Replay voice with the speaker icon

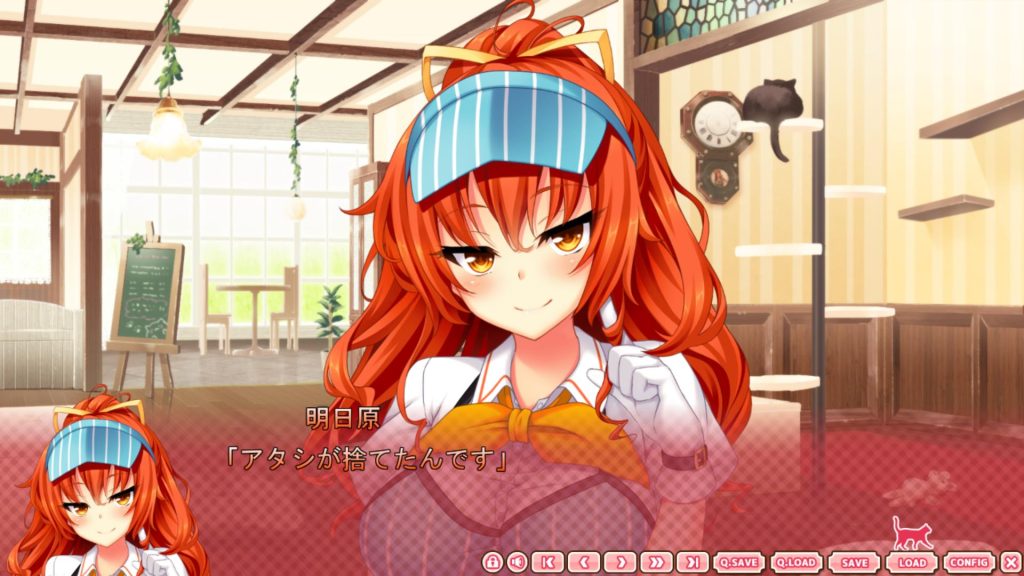point(517,562)
